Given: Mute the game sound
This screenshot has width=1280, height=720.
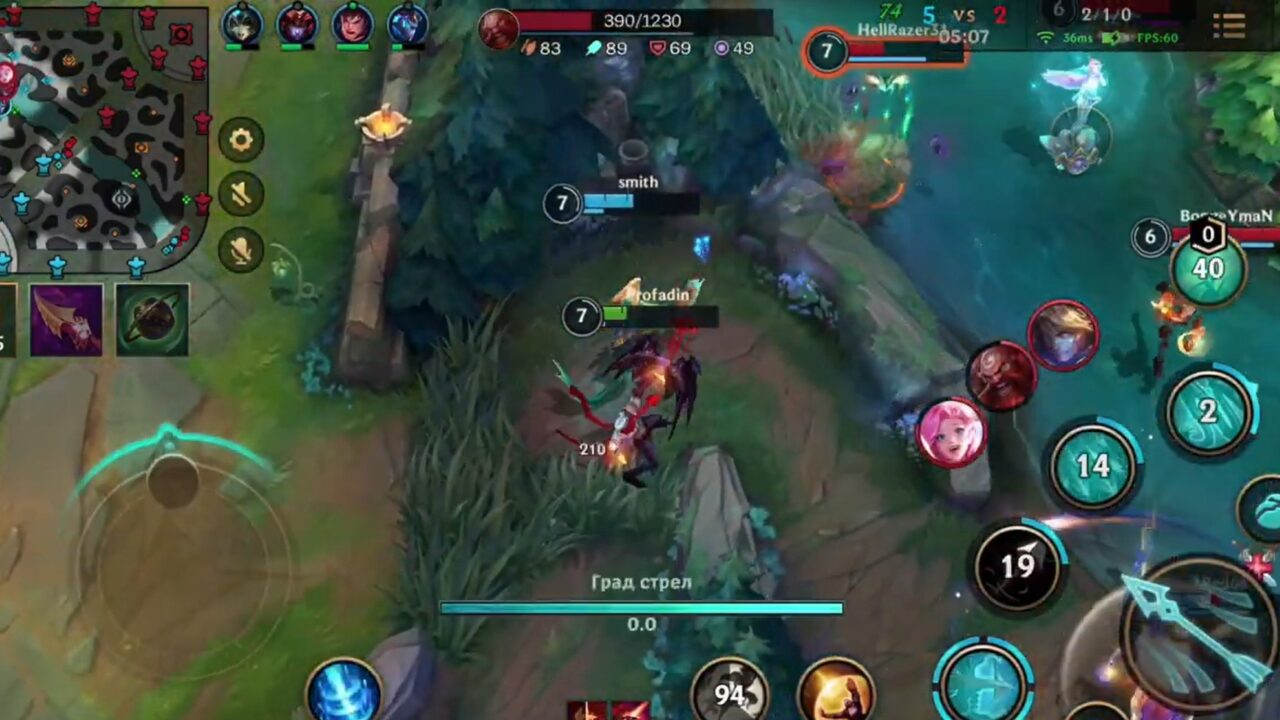Looking at the screenshot, I should point(241,194).
